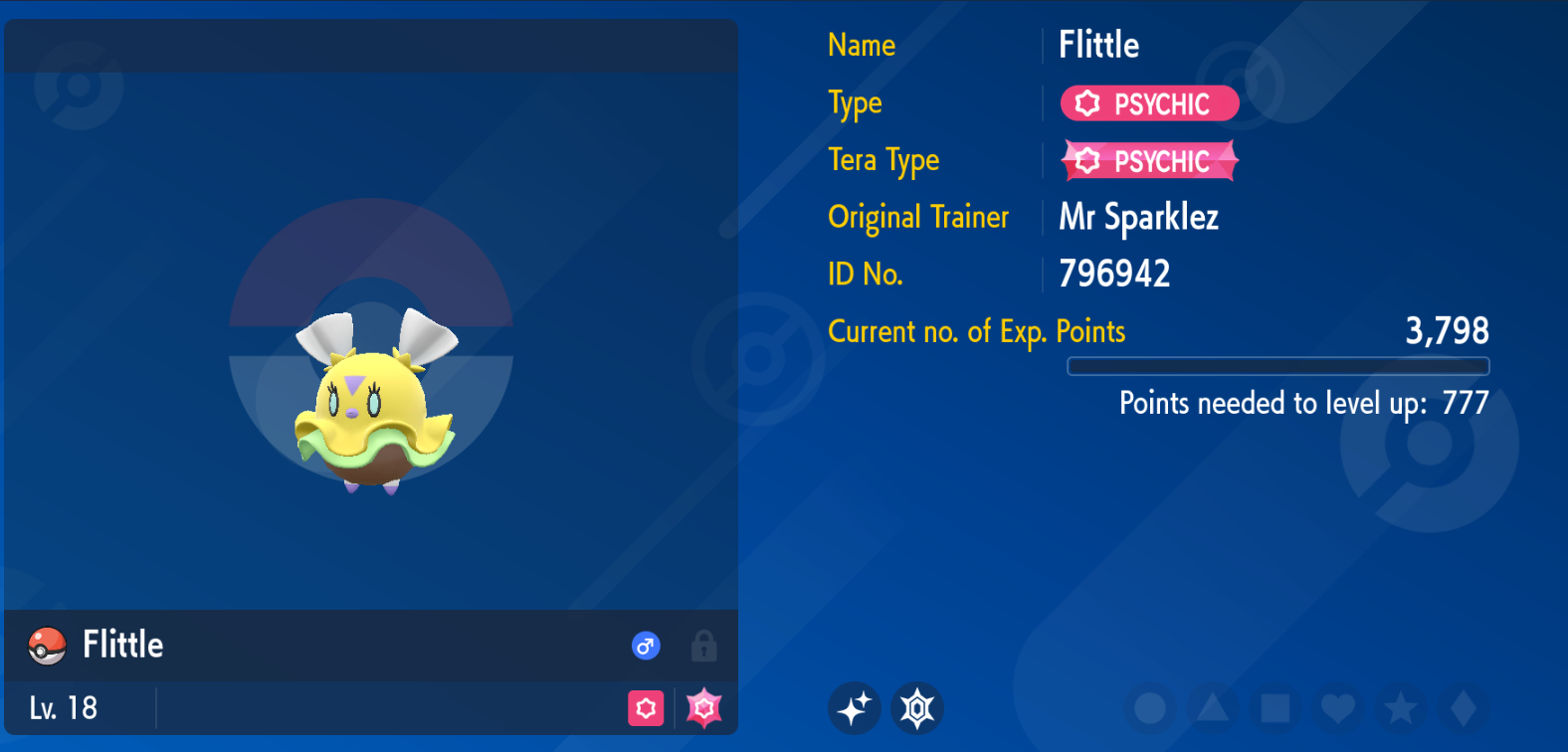Click the experience points progress bar
The width and height of the screenshot is (1568, 752).
(1277, 366)
